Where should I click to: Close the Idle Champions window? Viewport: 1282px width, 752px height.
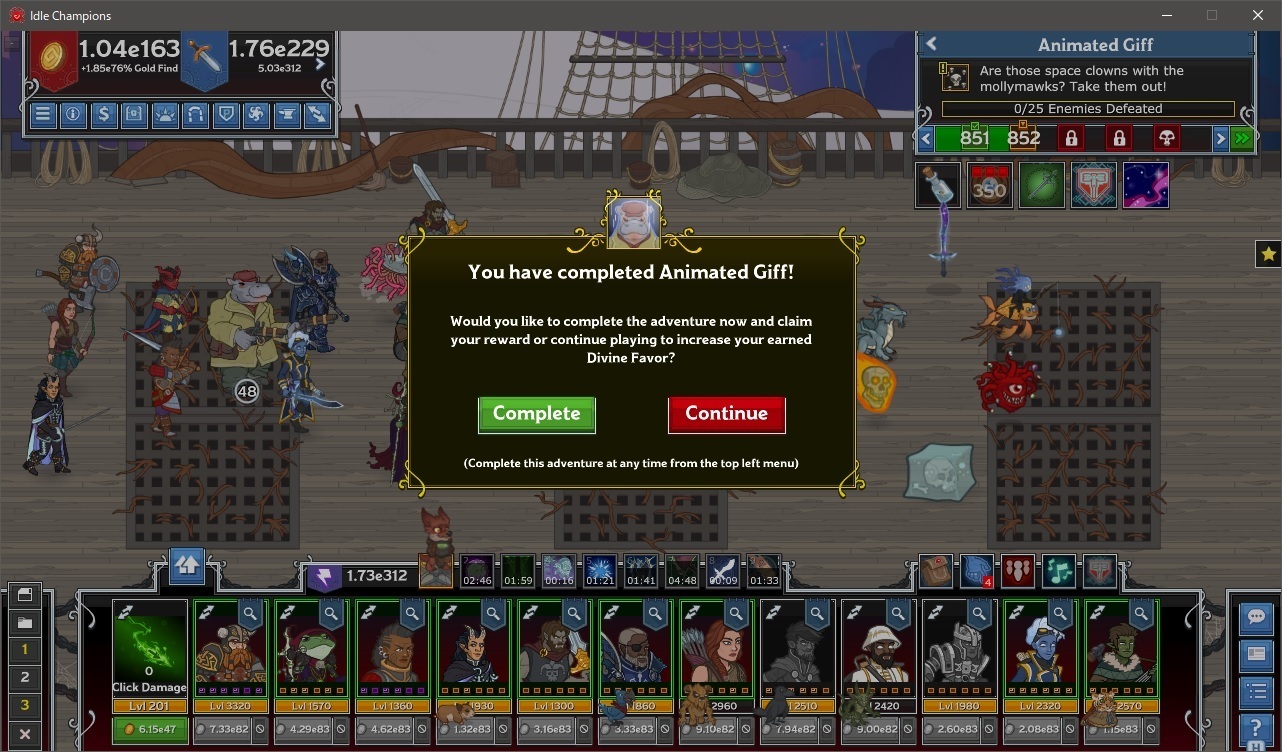tap(1258, 15)
